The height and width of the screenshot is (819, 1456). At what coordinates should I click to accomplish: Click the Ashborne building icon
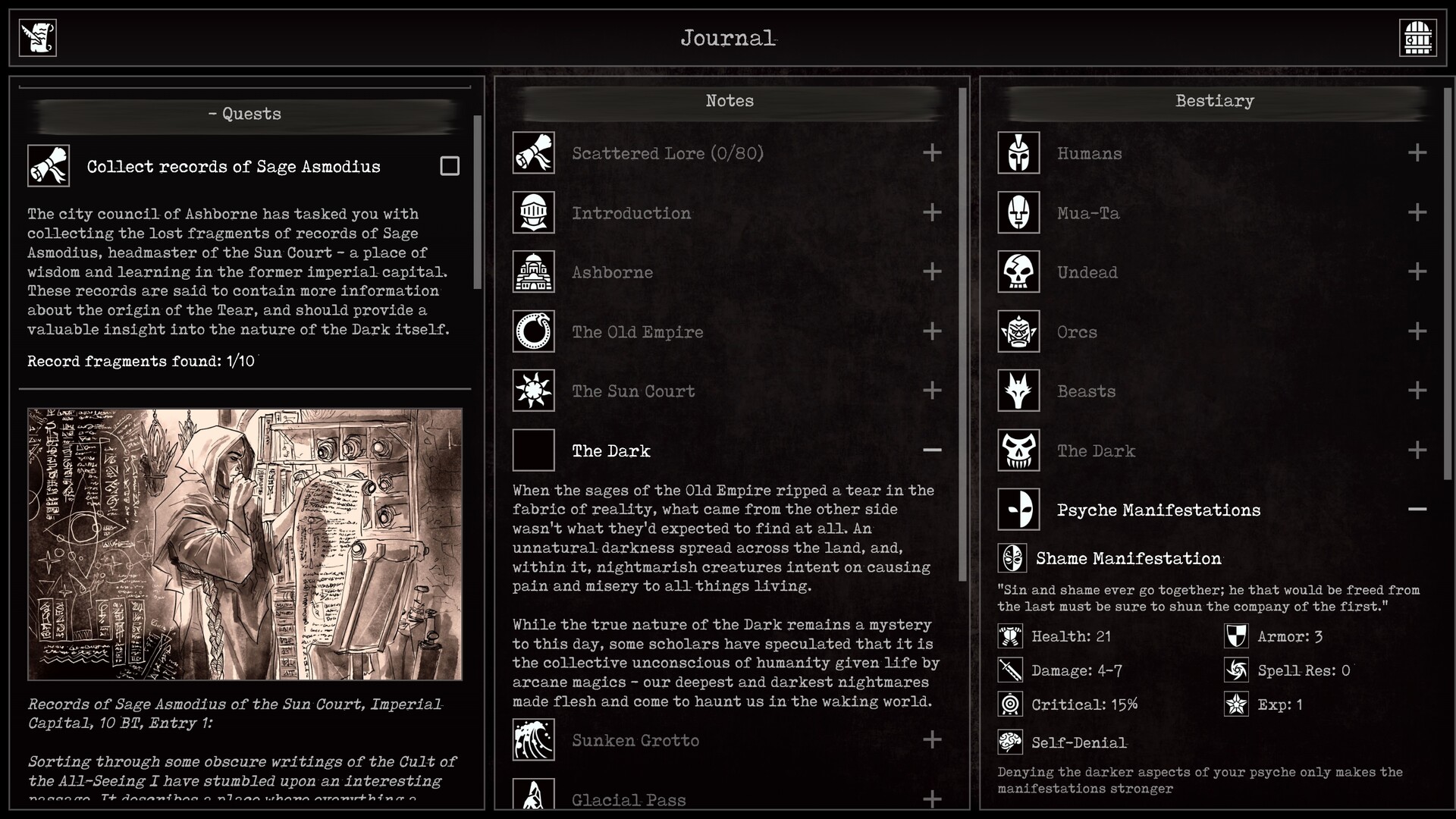pos(534,272)
